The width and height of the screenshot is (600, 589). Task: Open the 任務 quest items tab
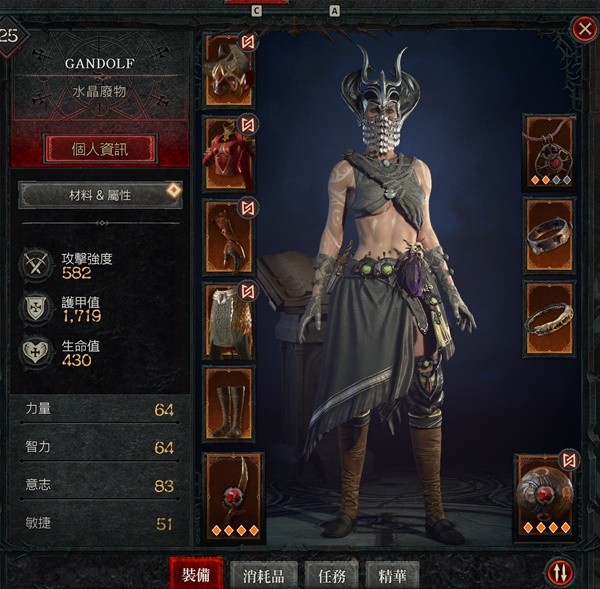click(x=332, y=576)
